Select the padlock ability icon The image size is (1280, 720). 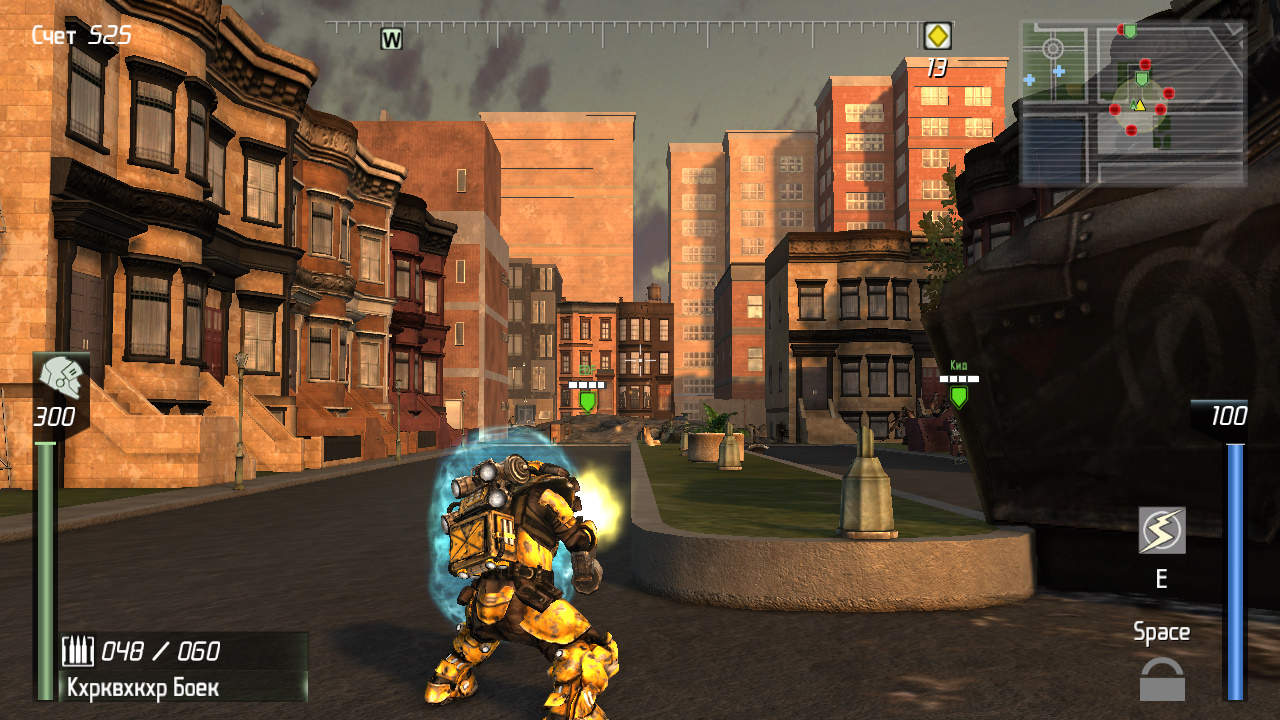pyautogui.click(x=1162, y=680)
